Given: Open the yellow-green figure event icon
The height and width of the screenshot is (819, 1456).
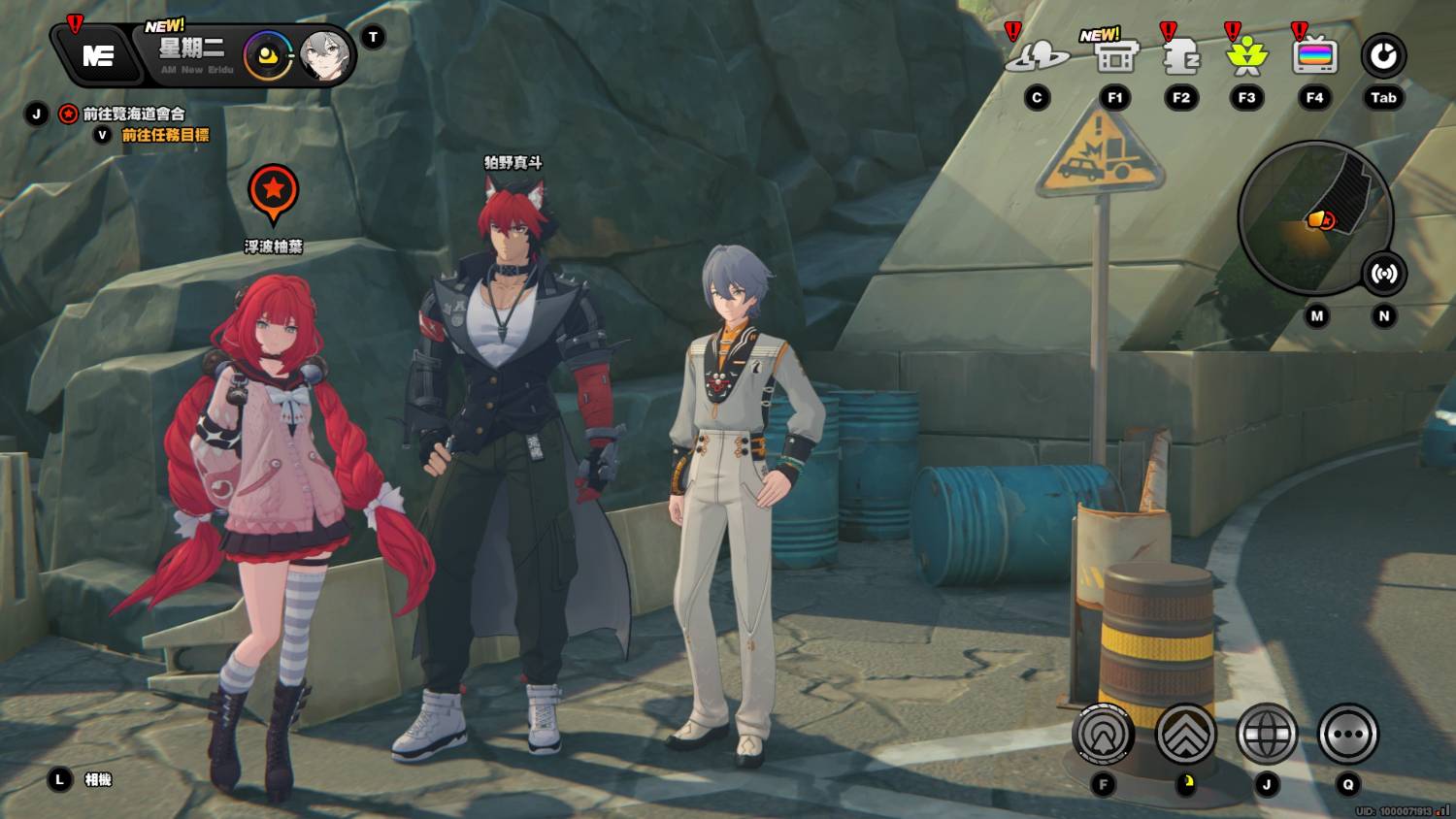Looking at the screenshot, I should (x=1247, y=57).
